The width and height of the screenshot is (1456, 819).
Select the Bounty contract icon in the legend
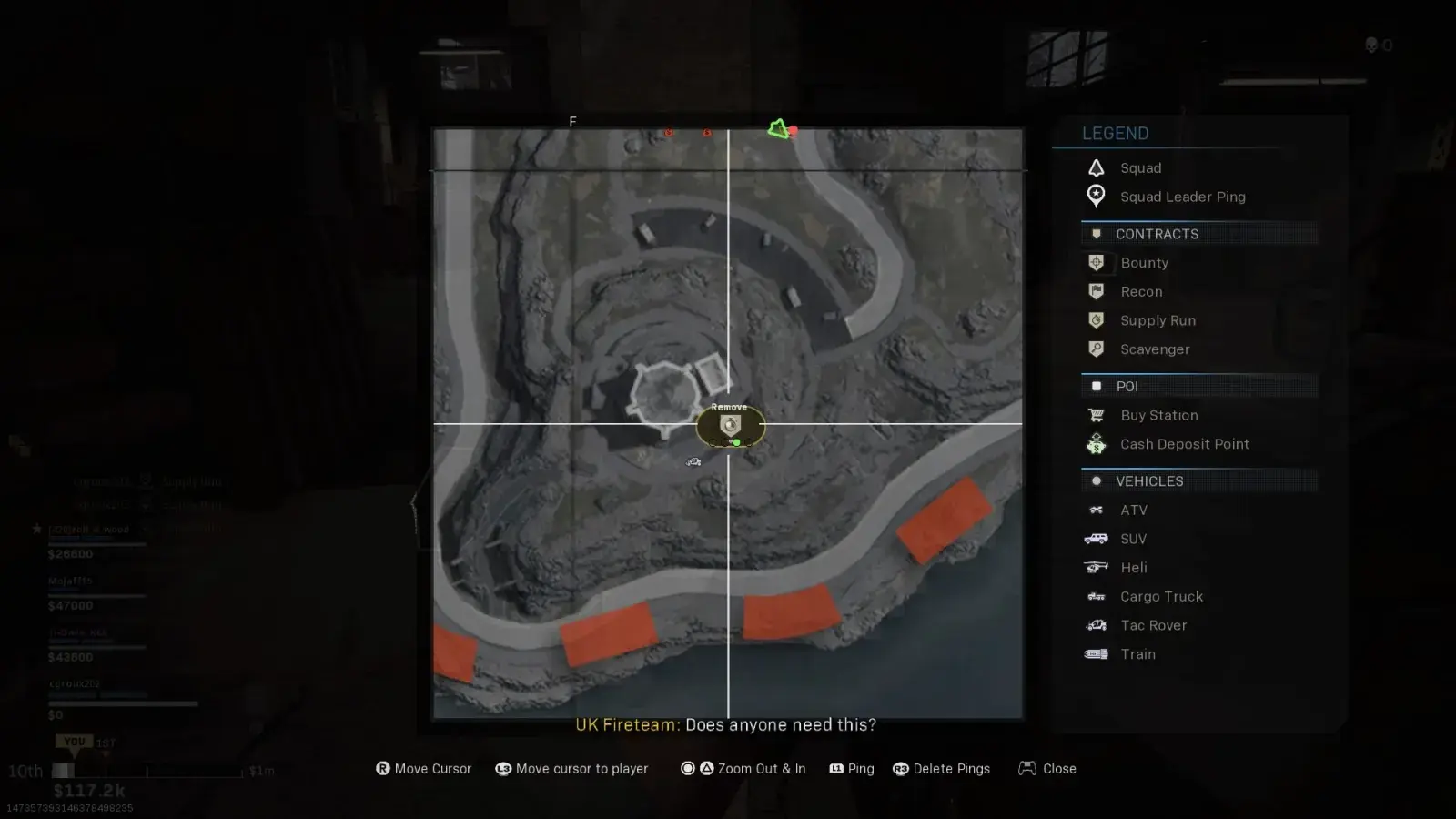click(x=1097, y=262)
